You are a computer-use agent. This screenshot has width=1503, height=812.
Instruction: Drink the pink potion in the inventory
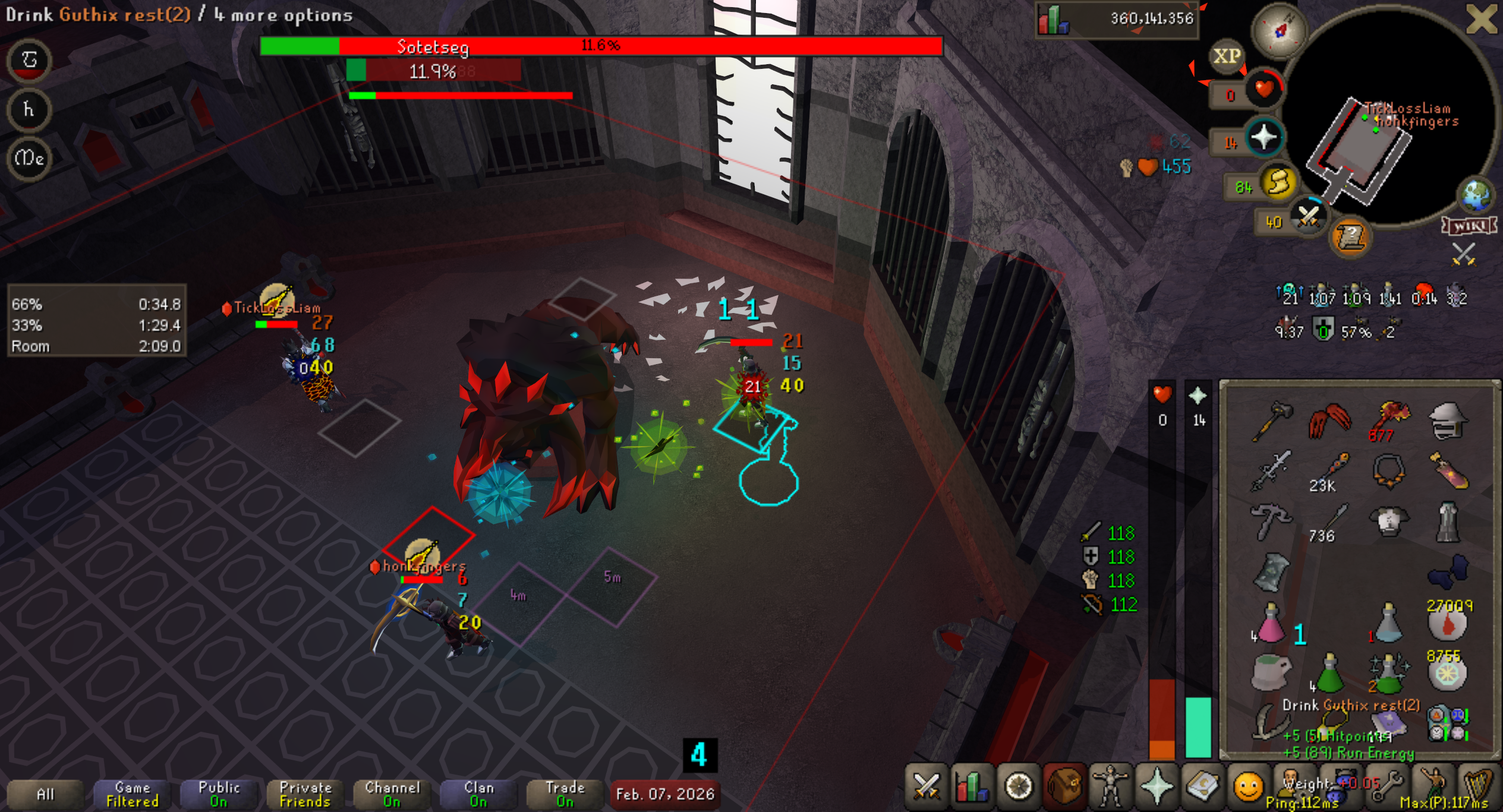[1271, 624]
